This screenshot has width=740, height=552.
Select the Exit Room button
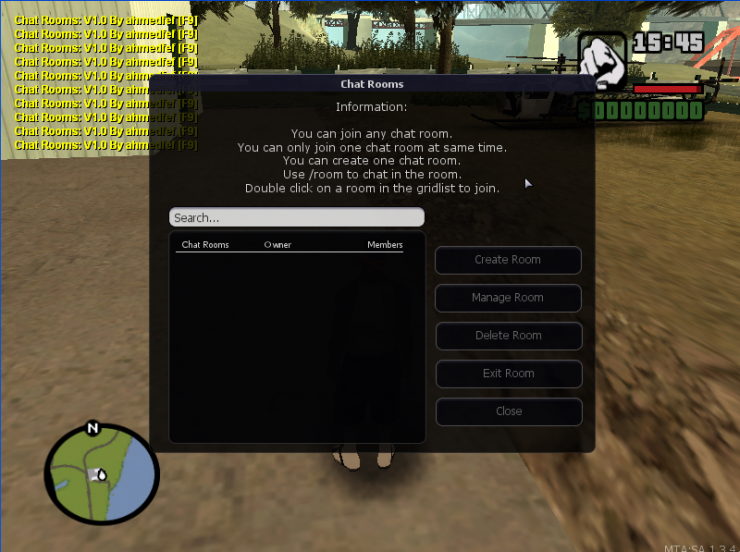[x=508, y=374]
